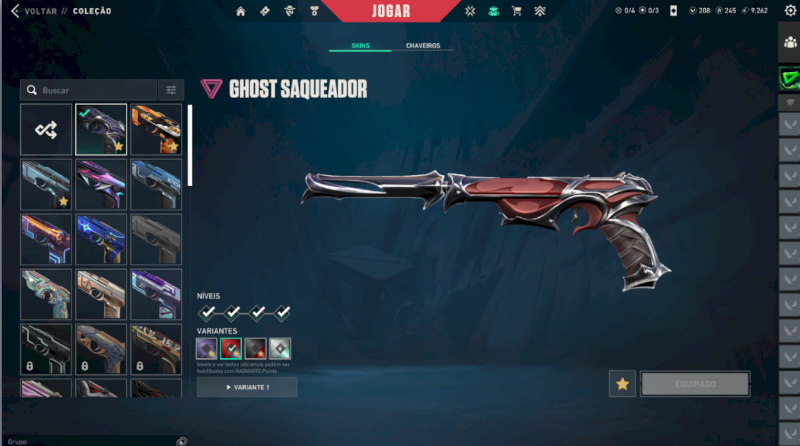Select the equipped Ghost skin thumbnail with checkmark
This screenshot has width=800, height=446.
[101, 129]
